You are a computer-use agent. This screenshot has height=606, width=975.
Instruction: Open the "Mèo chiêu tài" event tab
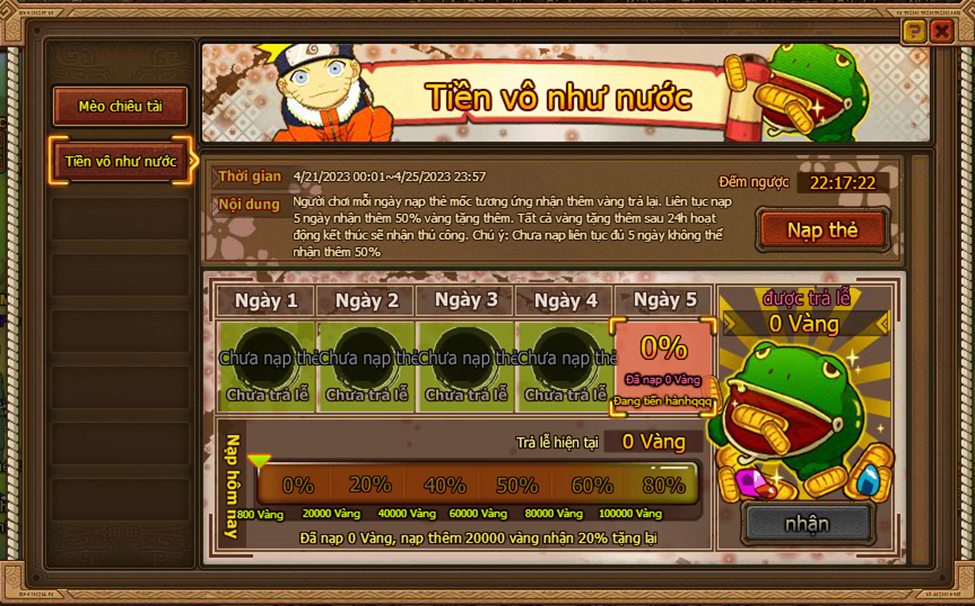tap(120, 107)
